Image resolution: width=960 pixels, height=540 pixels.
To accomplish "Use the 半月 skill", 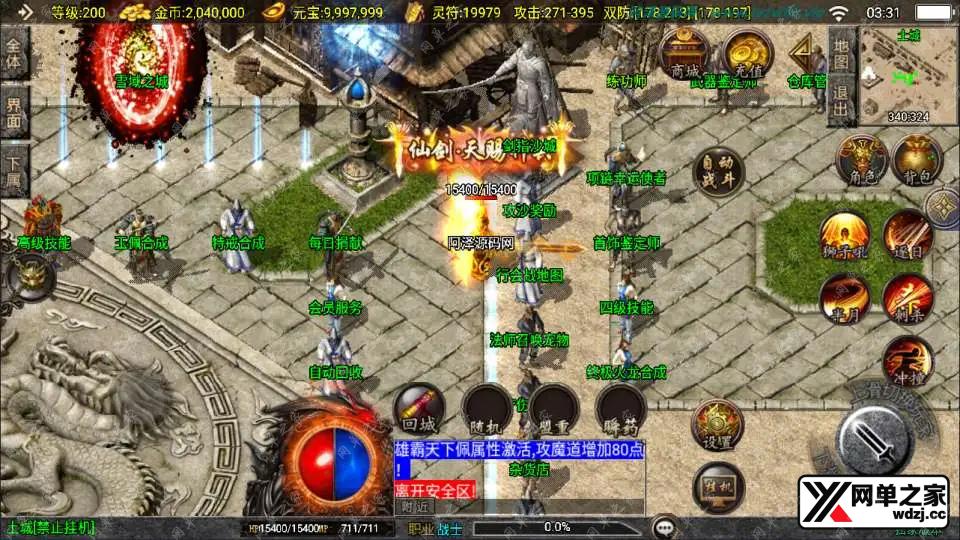I will click(845, 297).
